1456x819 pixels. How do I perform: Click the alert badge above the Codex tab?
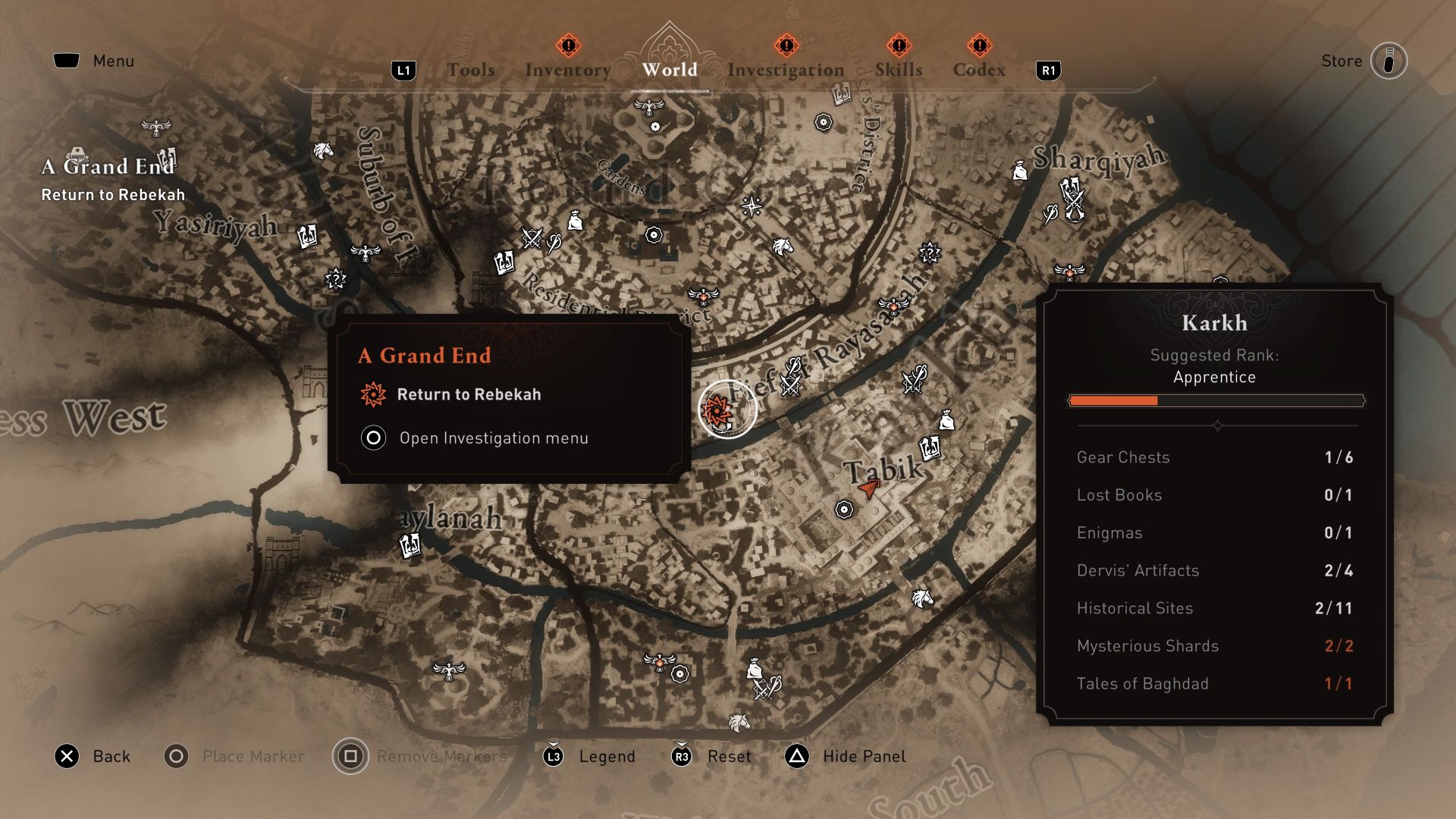point(980,45)
